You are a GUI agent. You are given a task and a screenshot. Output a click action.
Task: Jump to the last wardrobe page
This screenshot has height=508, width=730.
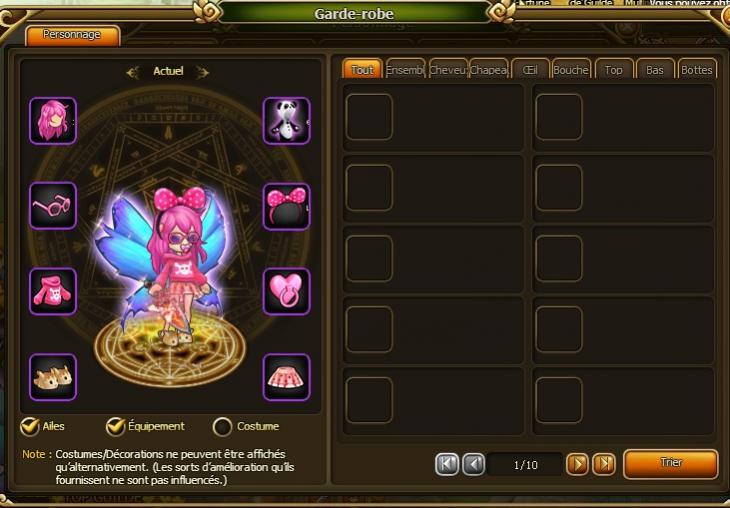point(603,464)
